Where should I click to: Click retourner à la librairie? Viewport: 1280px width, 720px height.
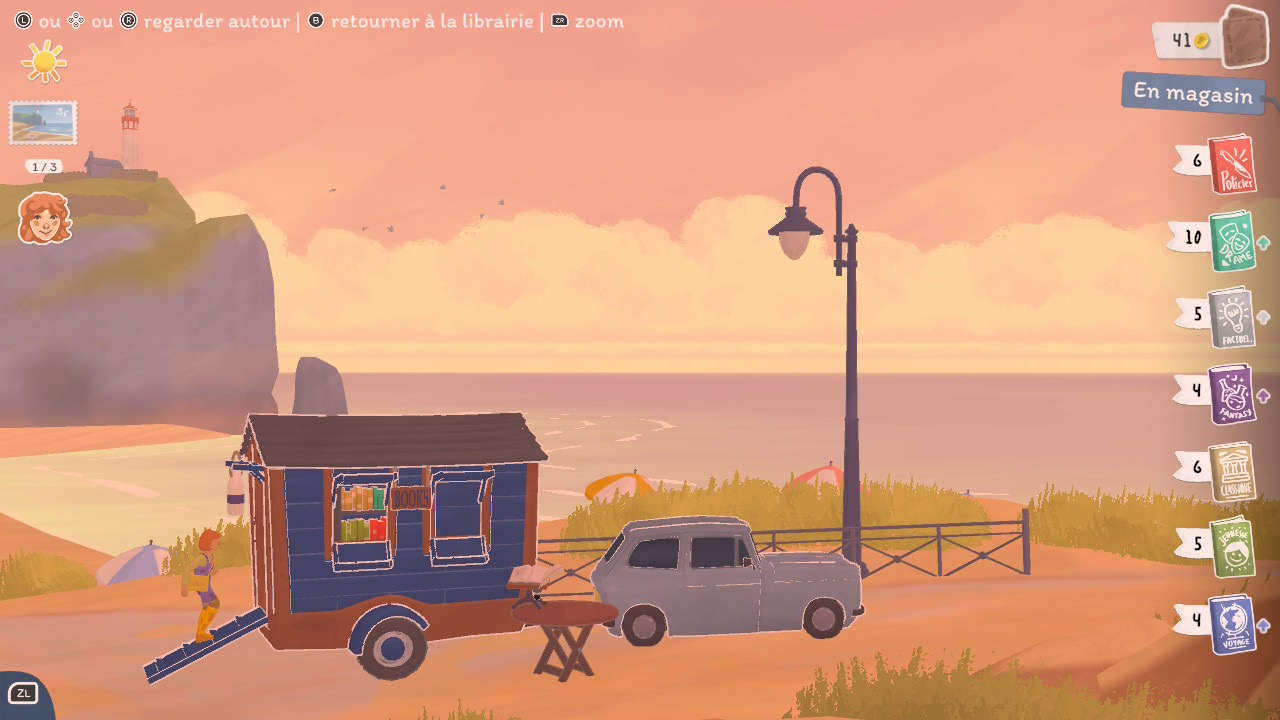pos(427,20)
